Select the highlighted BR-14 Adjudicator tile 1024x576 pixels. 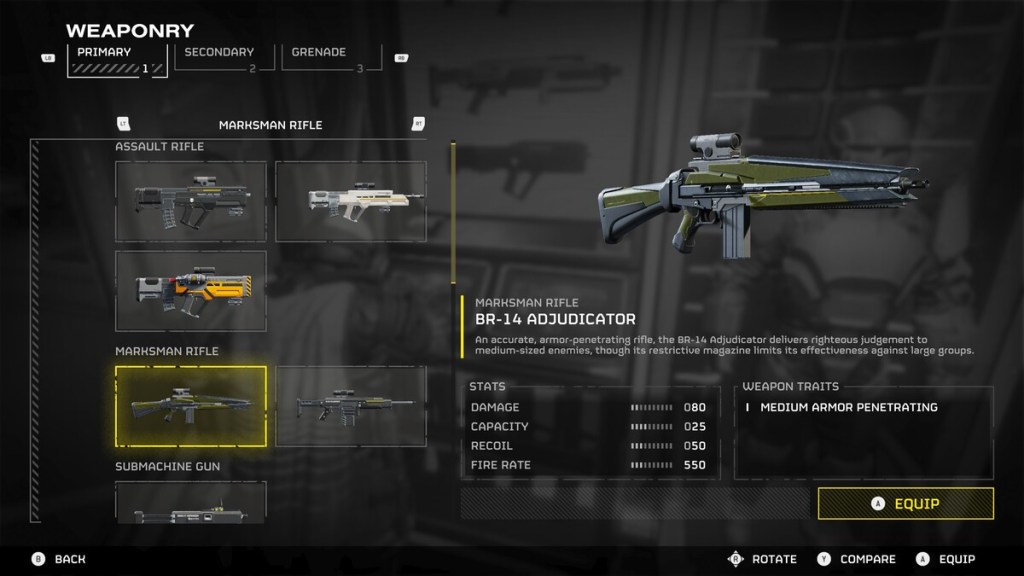click(x=191, y=405)
